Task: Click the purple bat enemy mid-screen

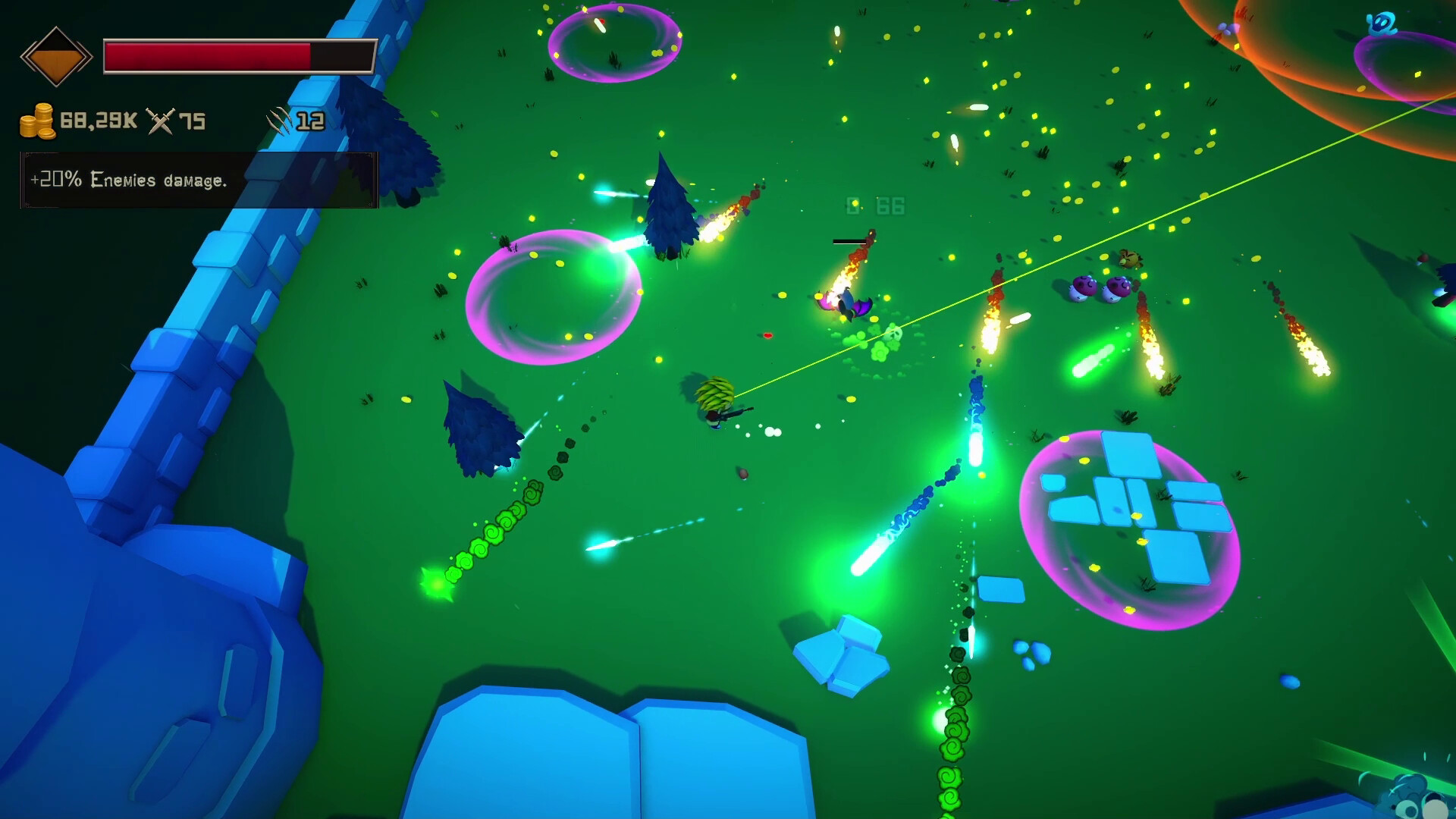Action: 846,303
